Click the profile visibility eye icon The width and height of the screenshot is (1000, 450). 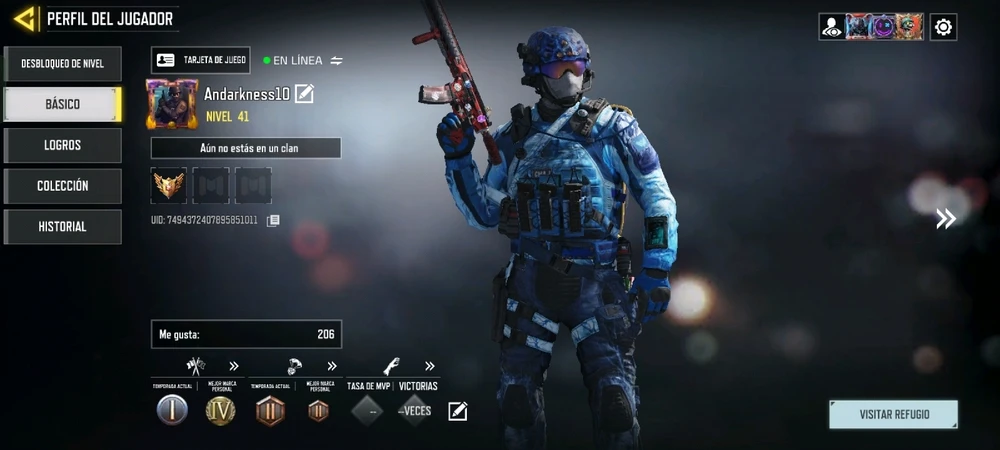(832, 27)
